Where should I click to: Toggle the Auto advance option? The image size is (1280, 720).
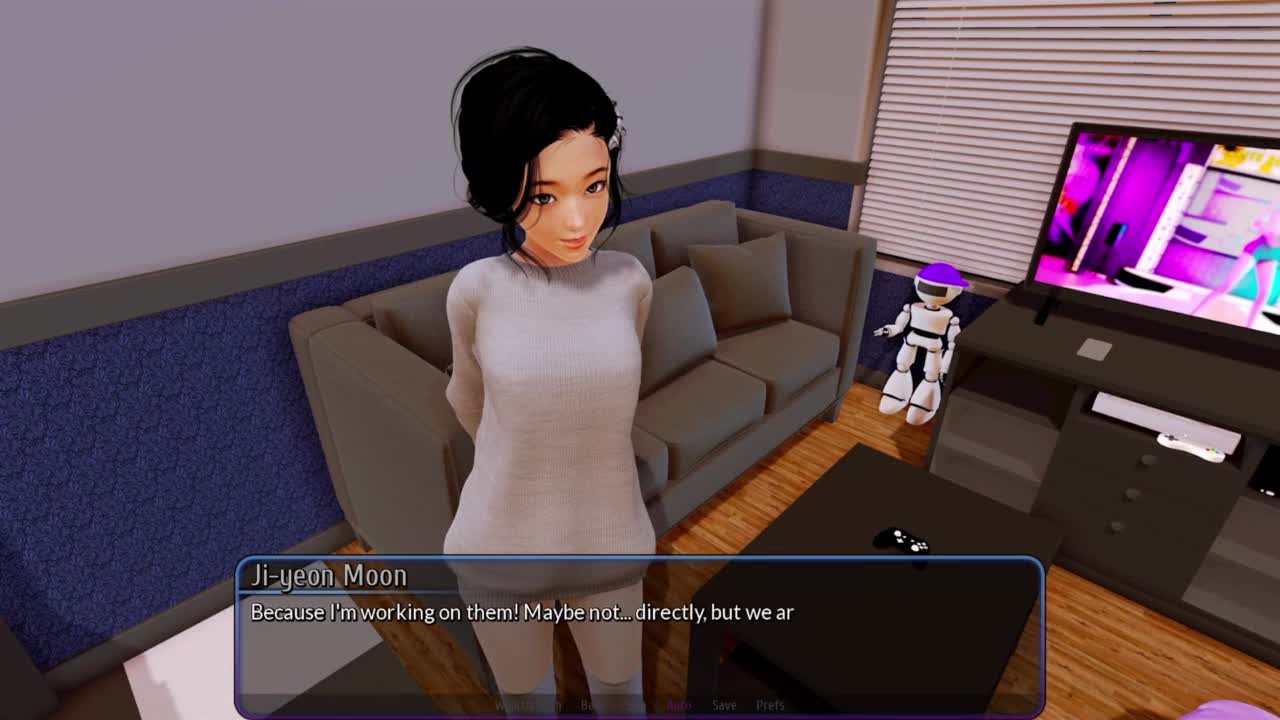tap(679, 705)
